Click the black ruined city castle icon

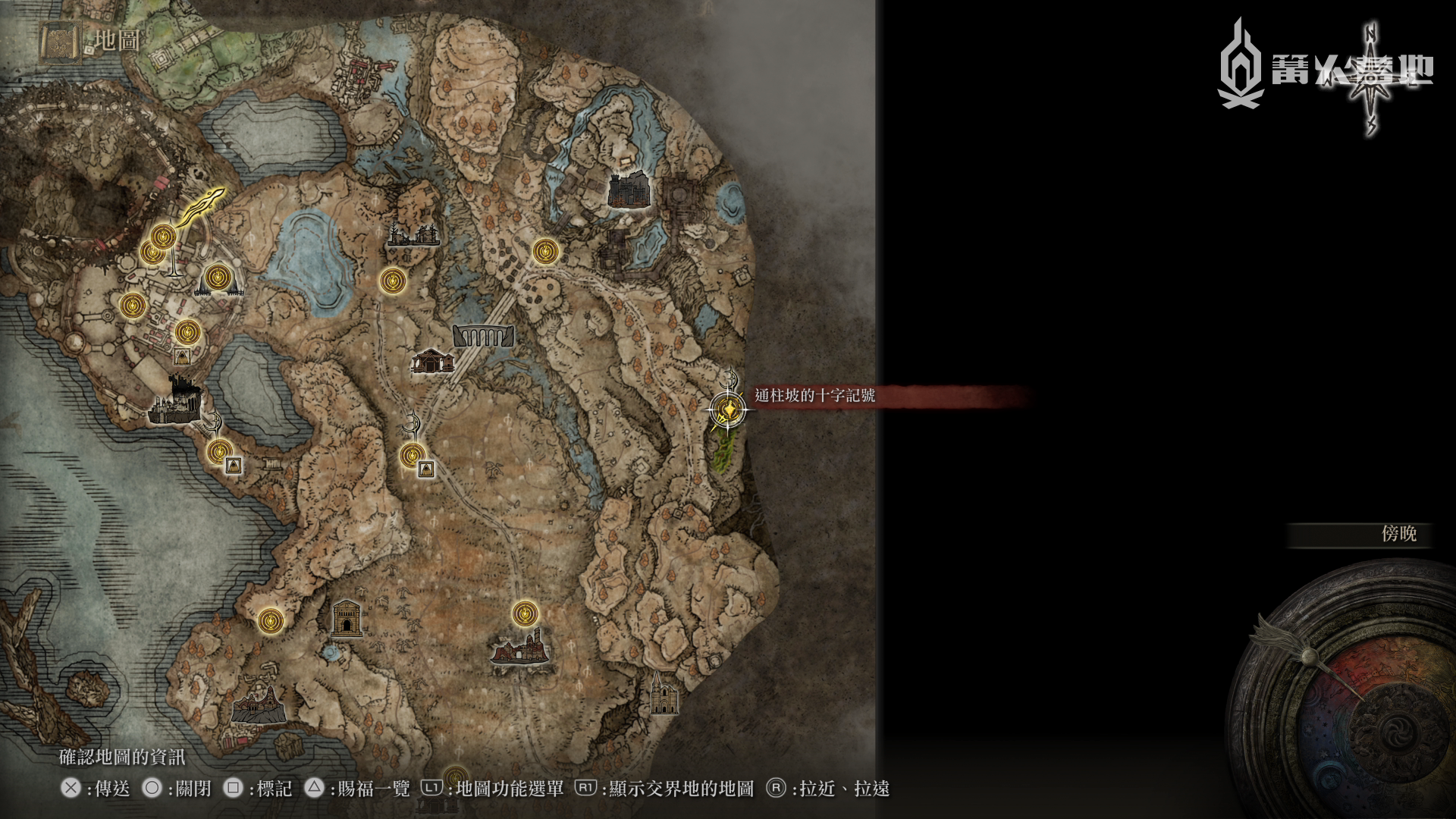(174, 400)
